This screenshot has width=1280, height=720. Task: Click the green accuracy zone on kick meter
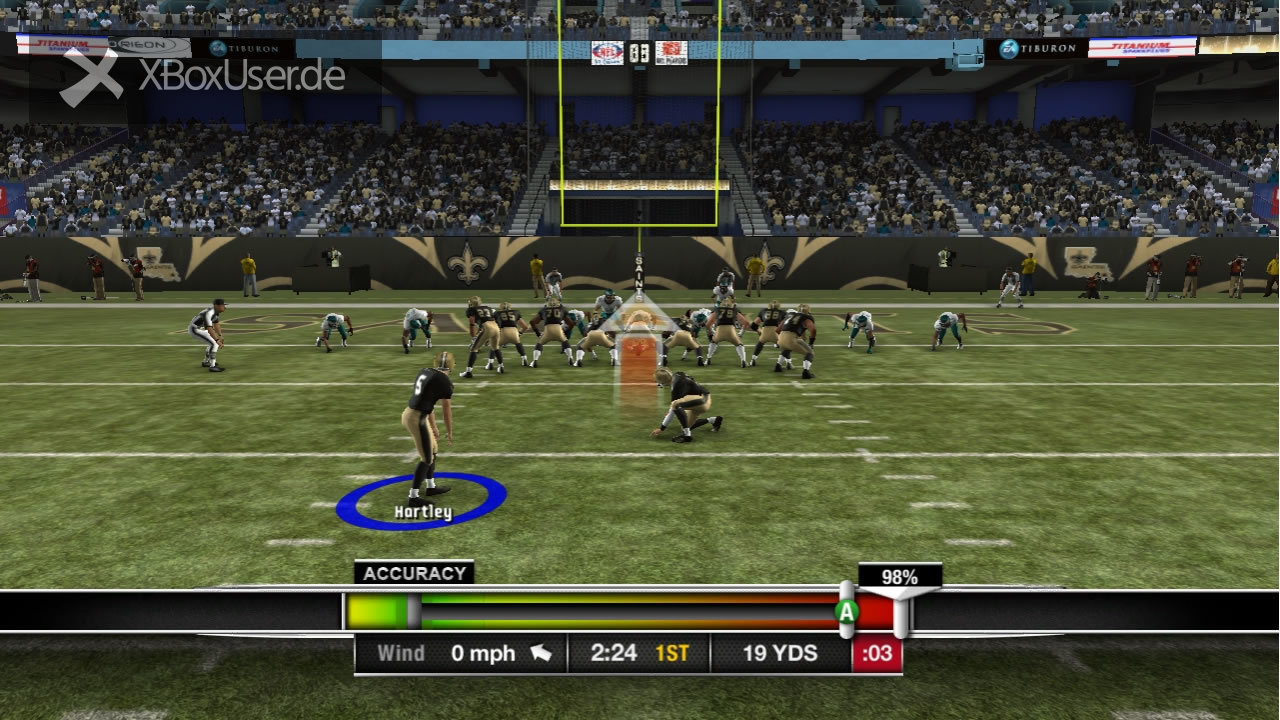(375, 611)
